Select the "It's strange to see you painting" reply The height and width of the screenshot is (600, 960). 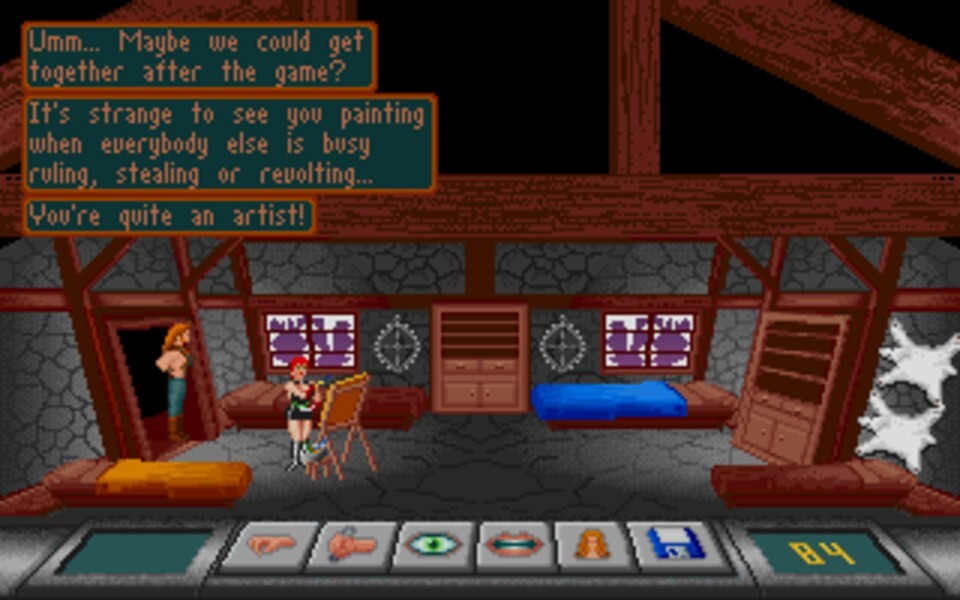coord(229,143)
